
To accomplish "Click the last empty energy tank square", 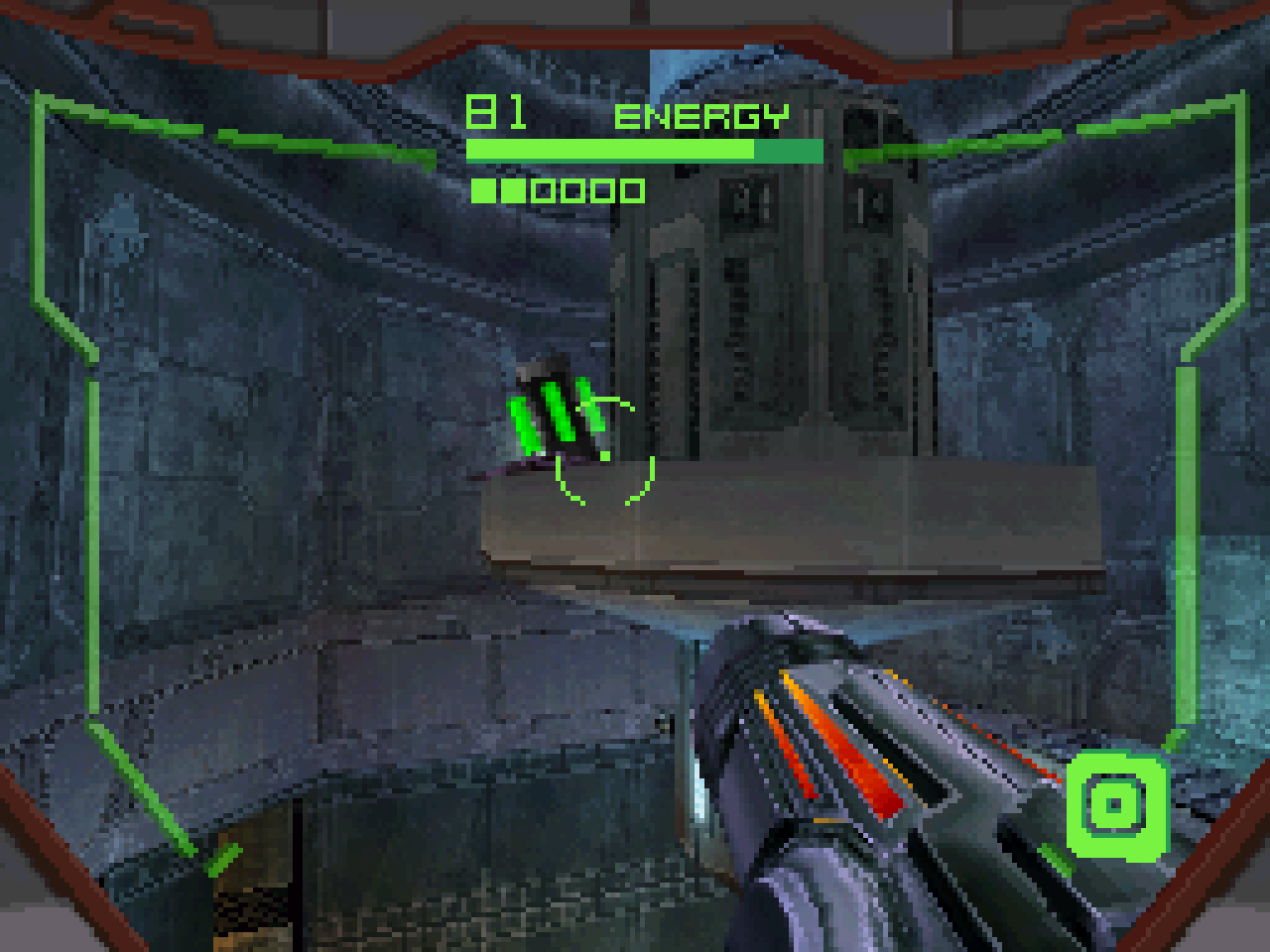I will click(633, 188).
